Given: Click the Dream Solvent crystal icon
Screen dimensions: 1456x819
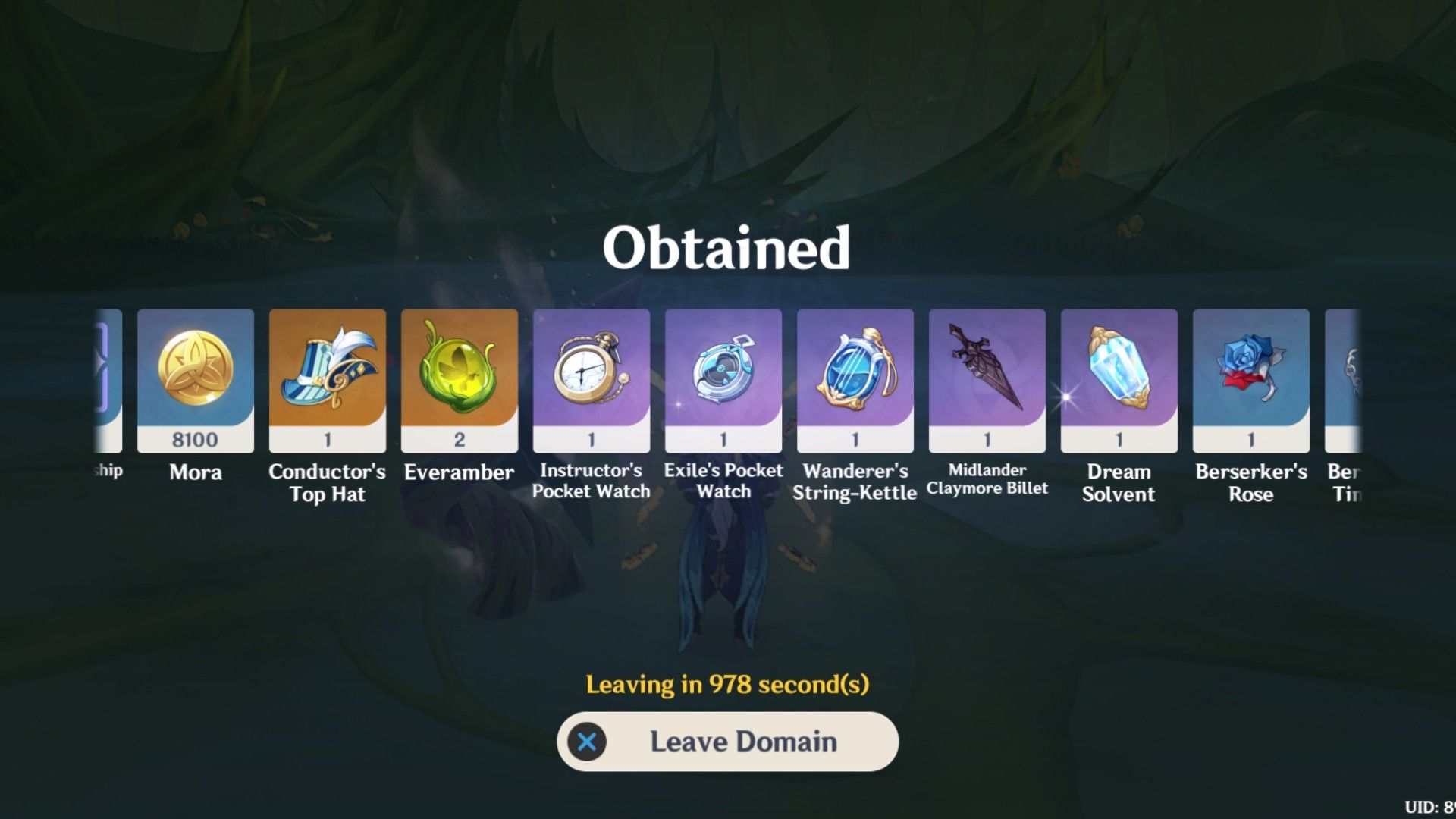Looking at the screenshot, I should 1119,372.
